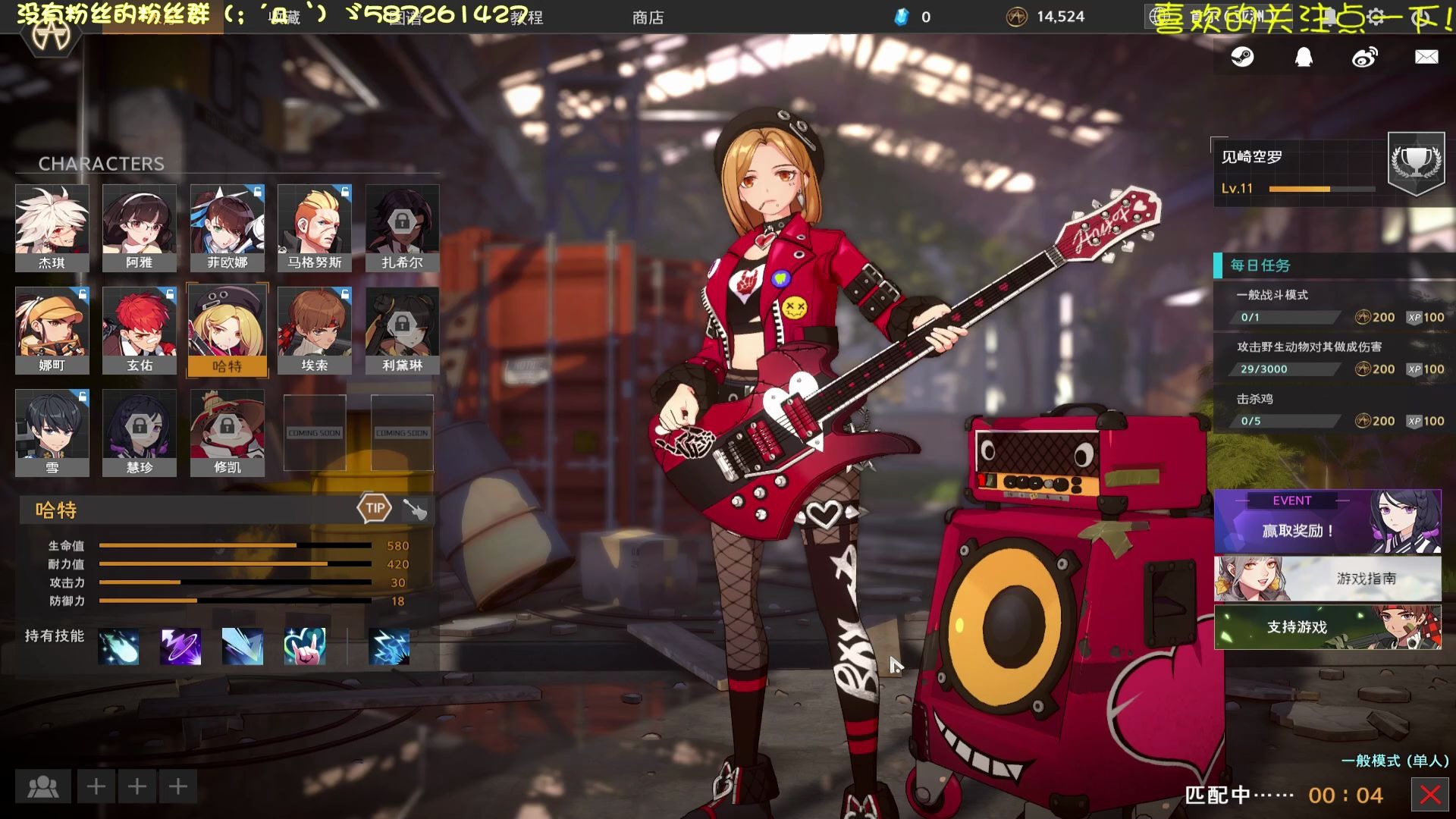Open the 商店 shop menu

(x=648, y=17)
